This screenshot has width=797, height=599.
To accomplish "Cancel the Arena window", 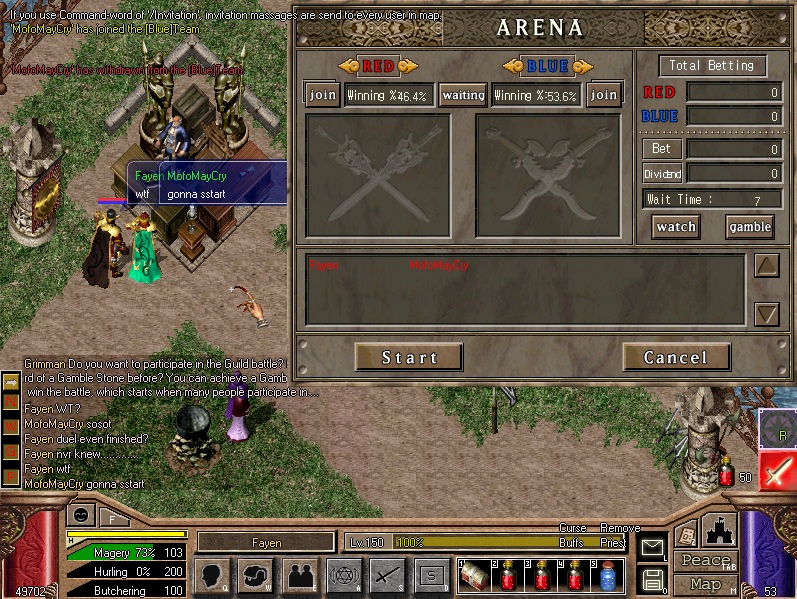I will coord(675,357).
